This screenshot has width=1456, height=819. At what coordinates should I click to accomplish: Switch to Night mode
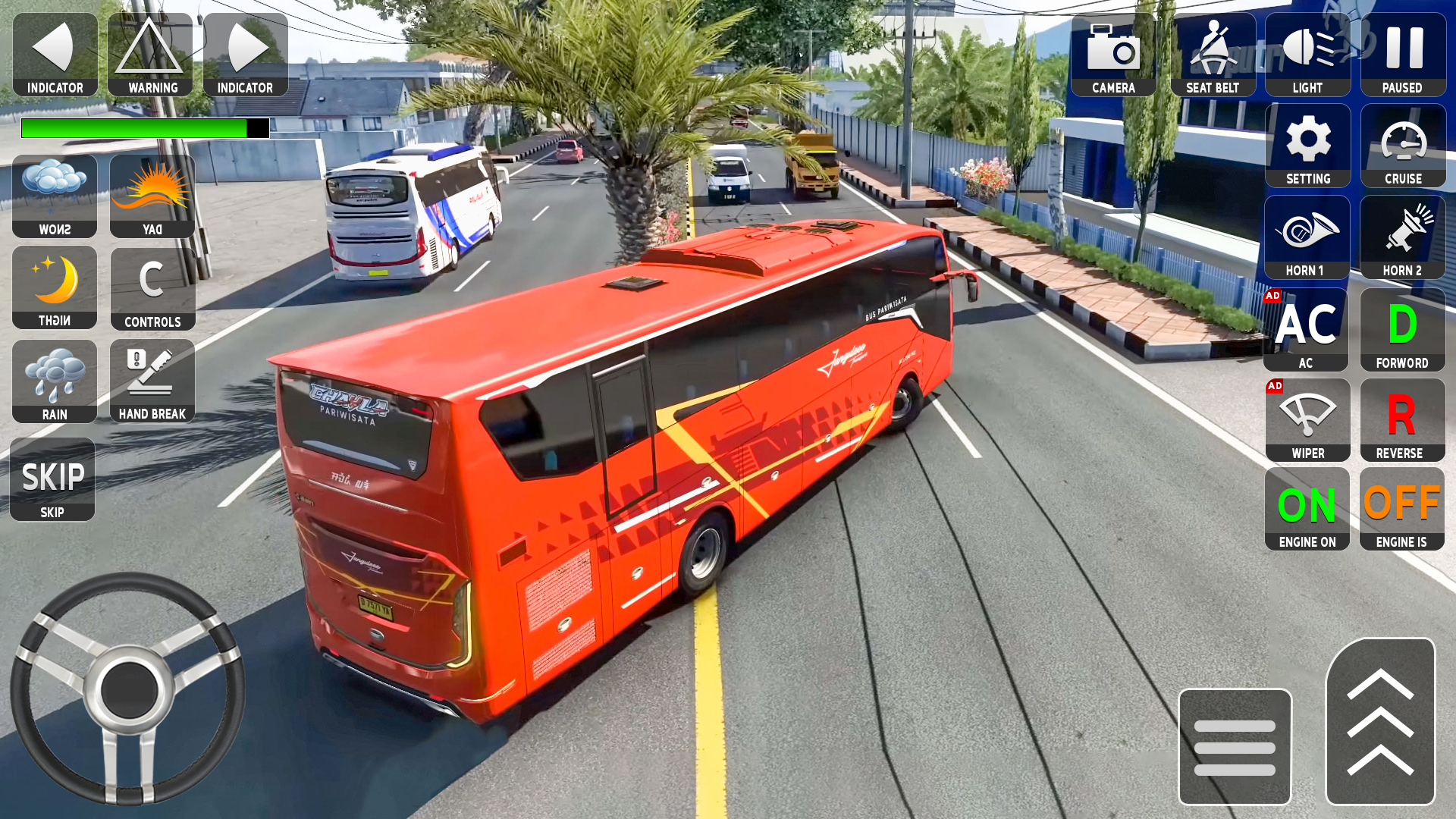[x=54, y=288]
